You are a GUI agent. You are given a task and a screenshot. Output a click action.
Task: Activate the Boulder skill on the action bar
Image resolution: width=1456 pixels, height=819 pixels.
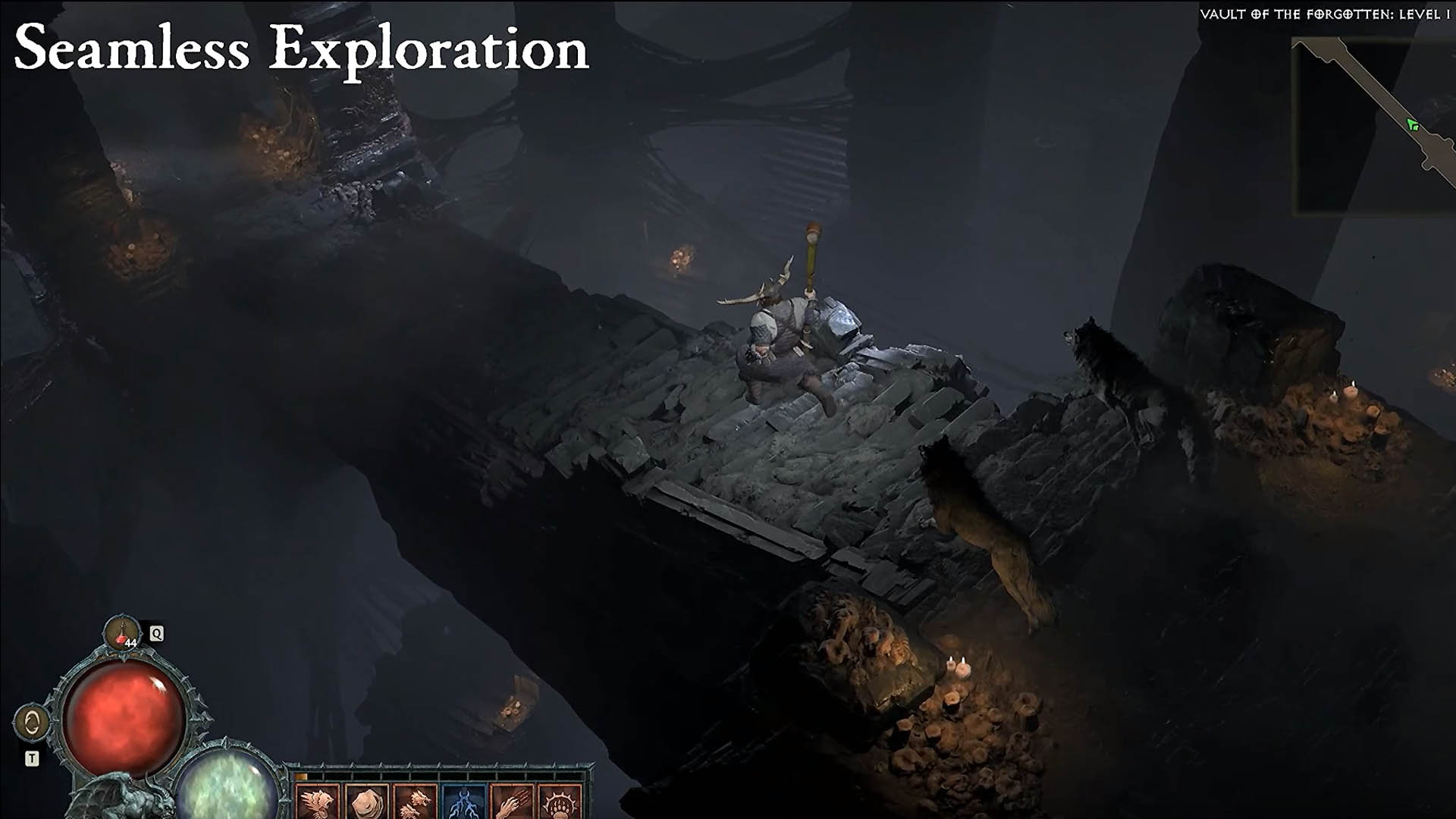coord(368,804)
